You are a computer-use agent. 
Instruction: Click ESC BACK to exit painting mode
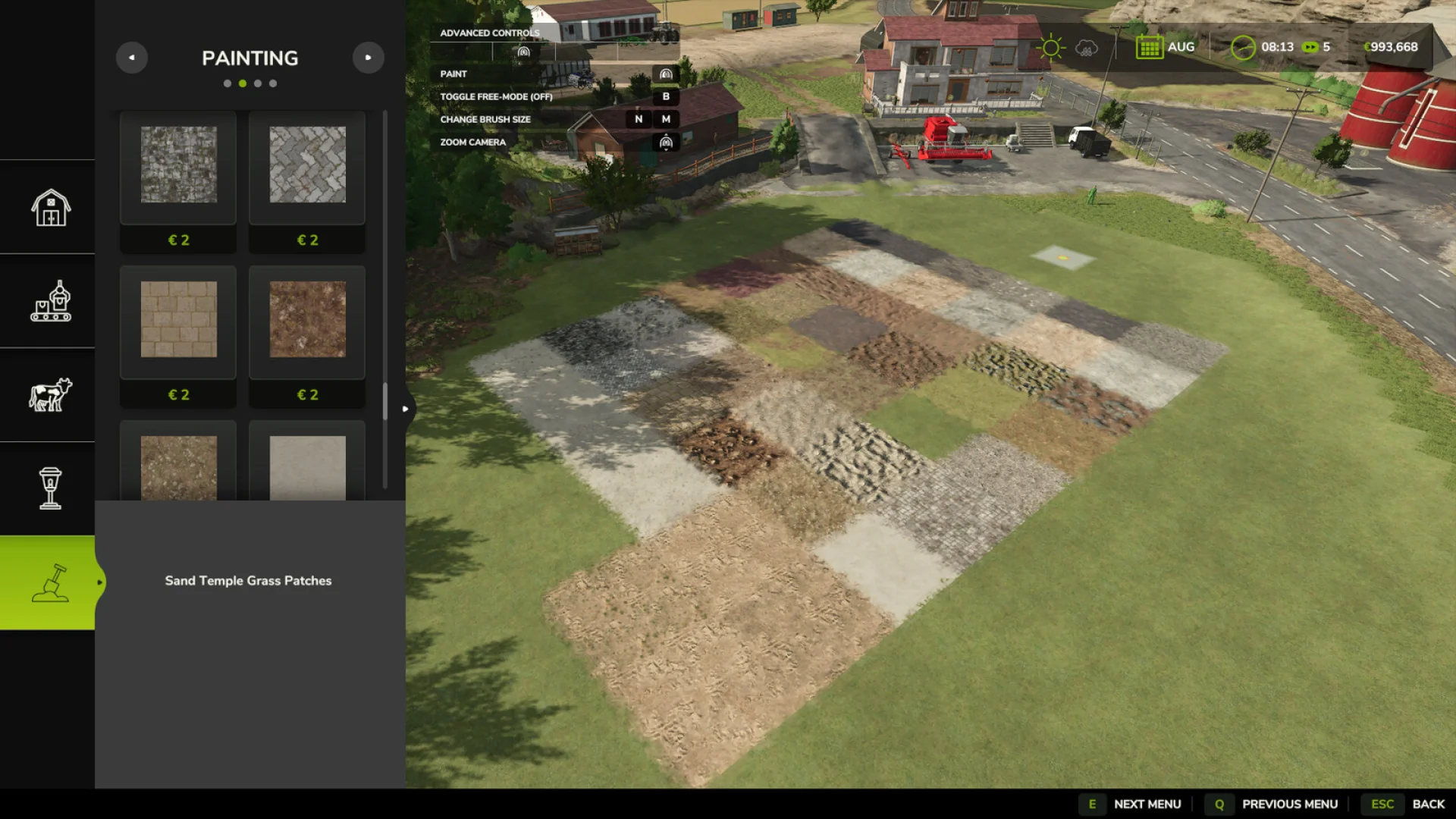1383,803
